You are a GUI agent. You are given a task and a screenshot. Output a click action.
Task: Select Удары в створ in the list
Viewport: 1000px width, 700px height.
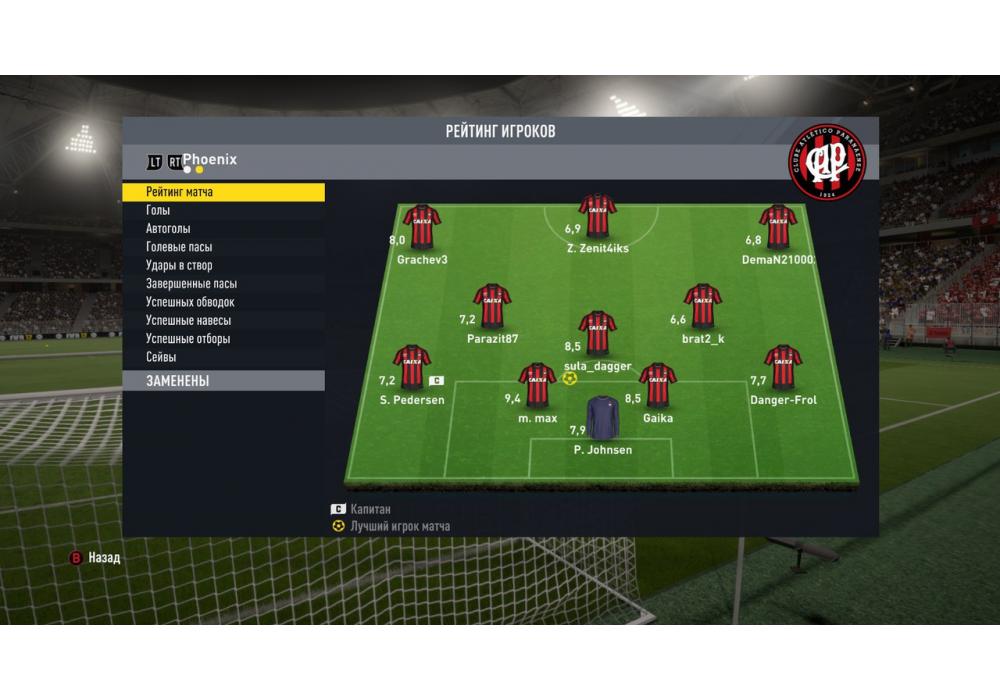223,265
